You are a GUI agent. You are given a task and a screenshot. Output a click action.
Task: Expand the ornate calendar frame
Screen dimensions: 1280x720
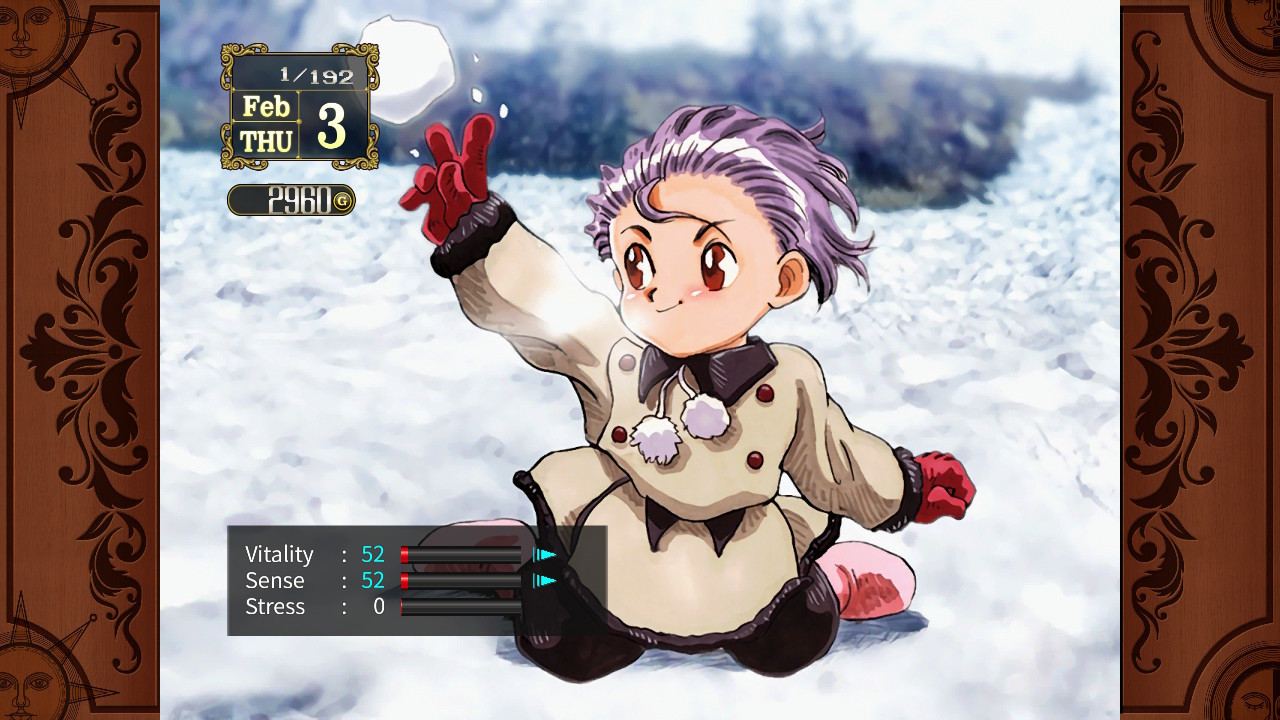(298, 105)
